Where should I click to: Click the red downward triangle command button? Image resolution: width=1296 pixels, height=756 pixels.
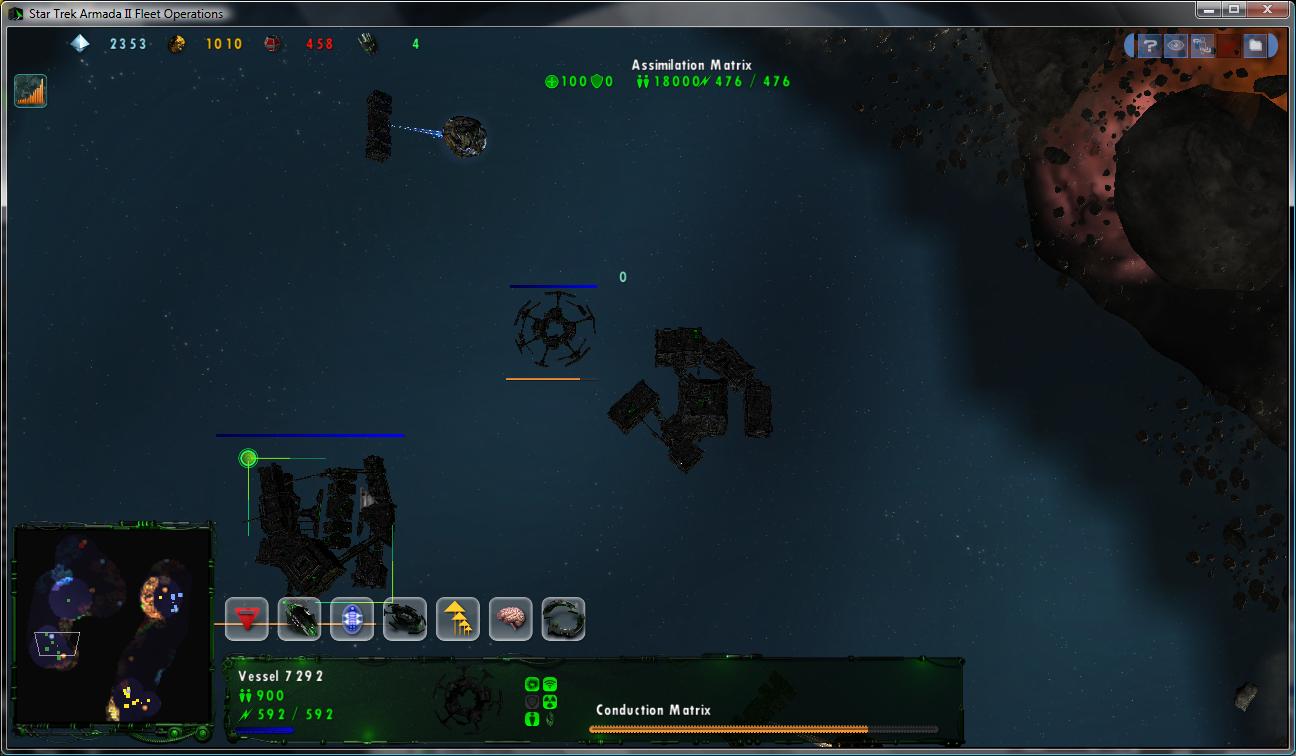[246, 619]
